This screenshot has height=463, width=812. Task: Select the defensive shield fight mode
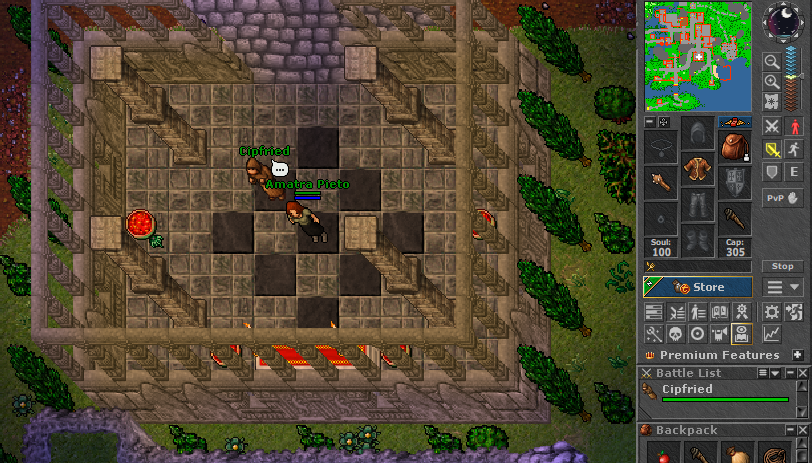[772, 172]
